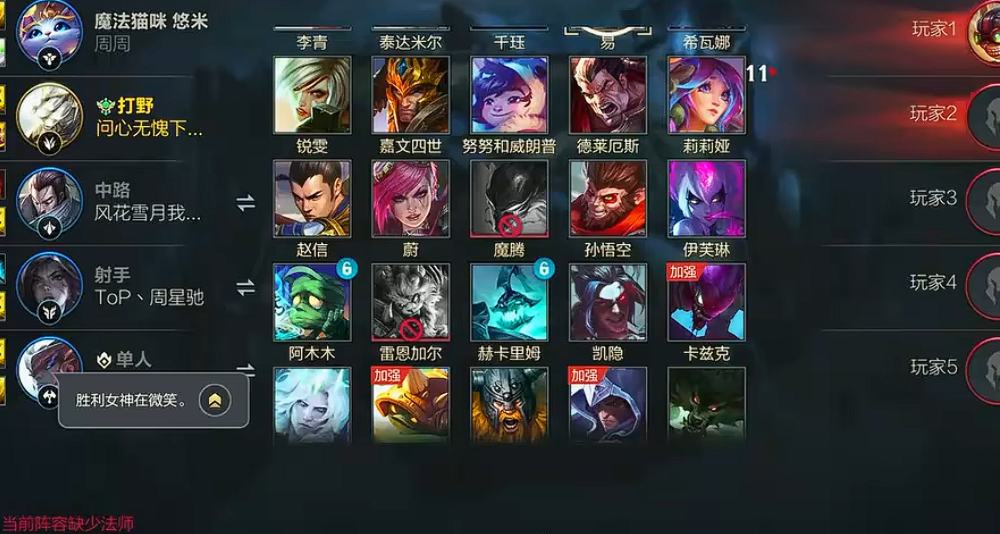Viewport: 1000px width, 534px height.
Task: Select the champion Kayn (凯隐)
Action: coord(608,303)
